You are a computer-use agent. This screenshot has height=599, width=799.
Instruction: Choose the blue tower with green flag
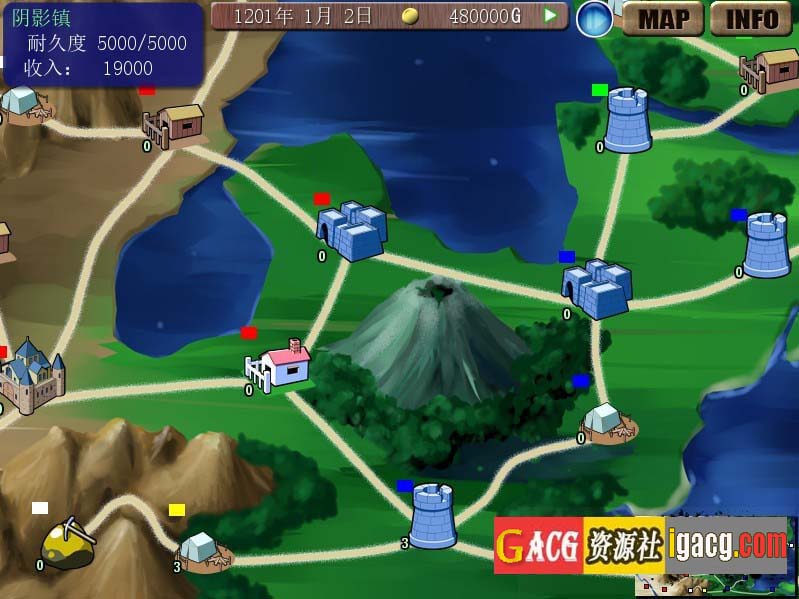[x=627, y=121]
